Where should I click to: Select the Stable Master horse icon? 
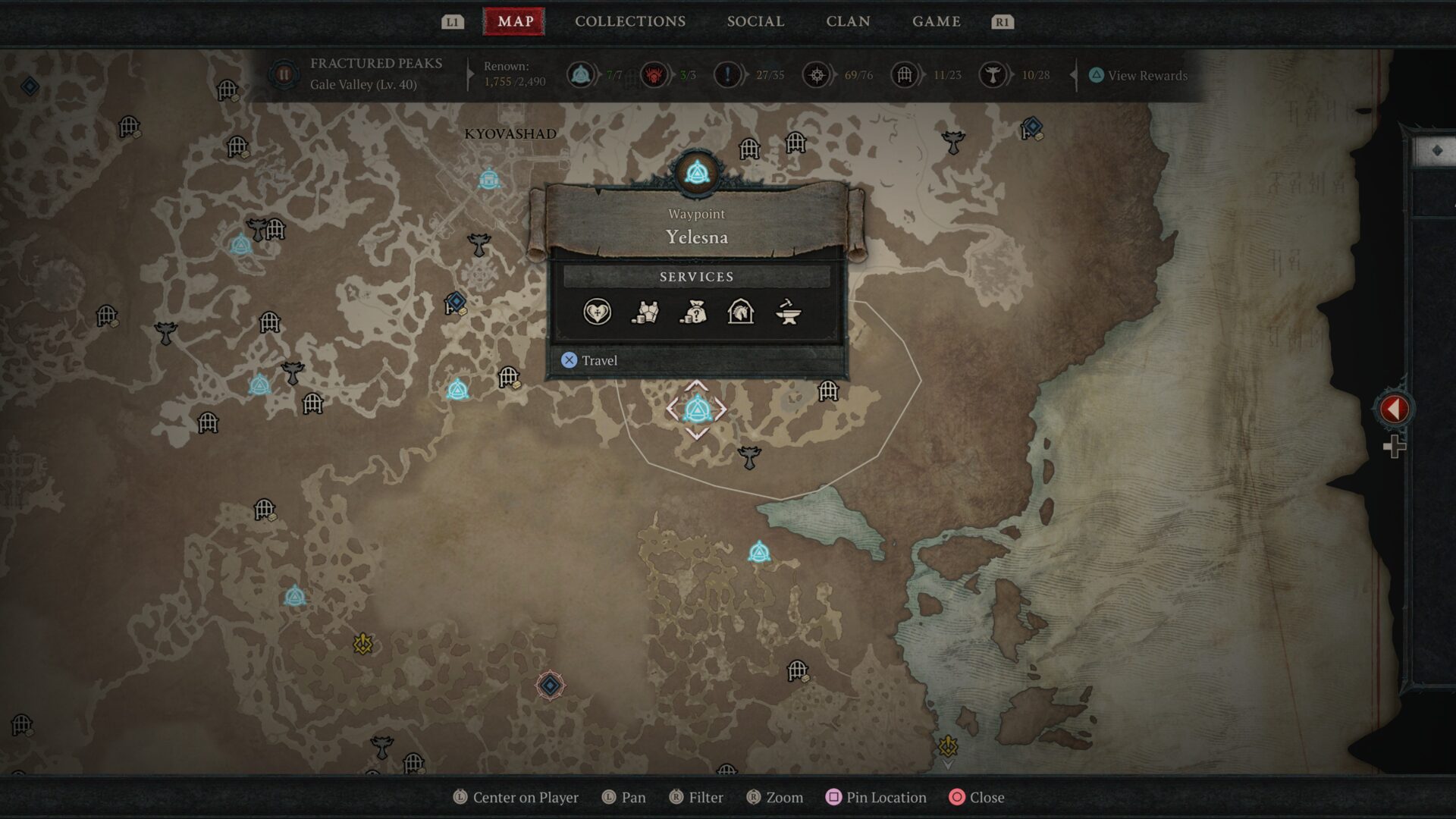click(x=740, y=312)
